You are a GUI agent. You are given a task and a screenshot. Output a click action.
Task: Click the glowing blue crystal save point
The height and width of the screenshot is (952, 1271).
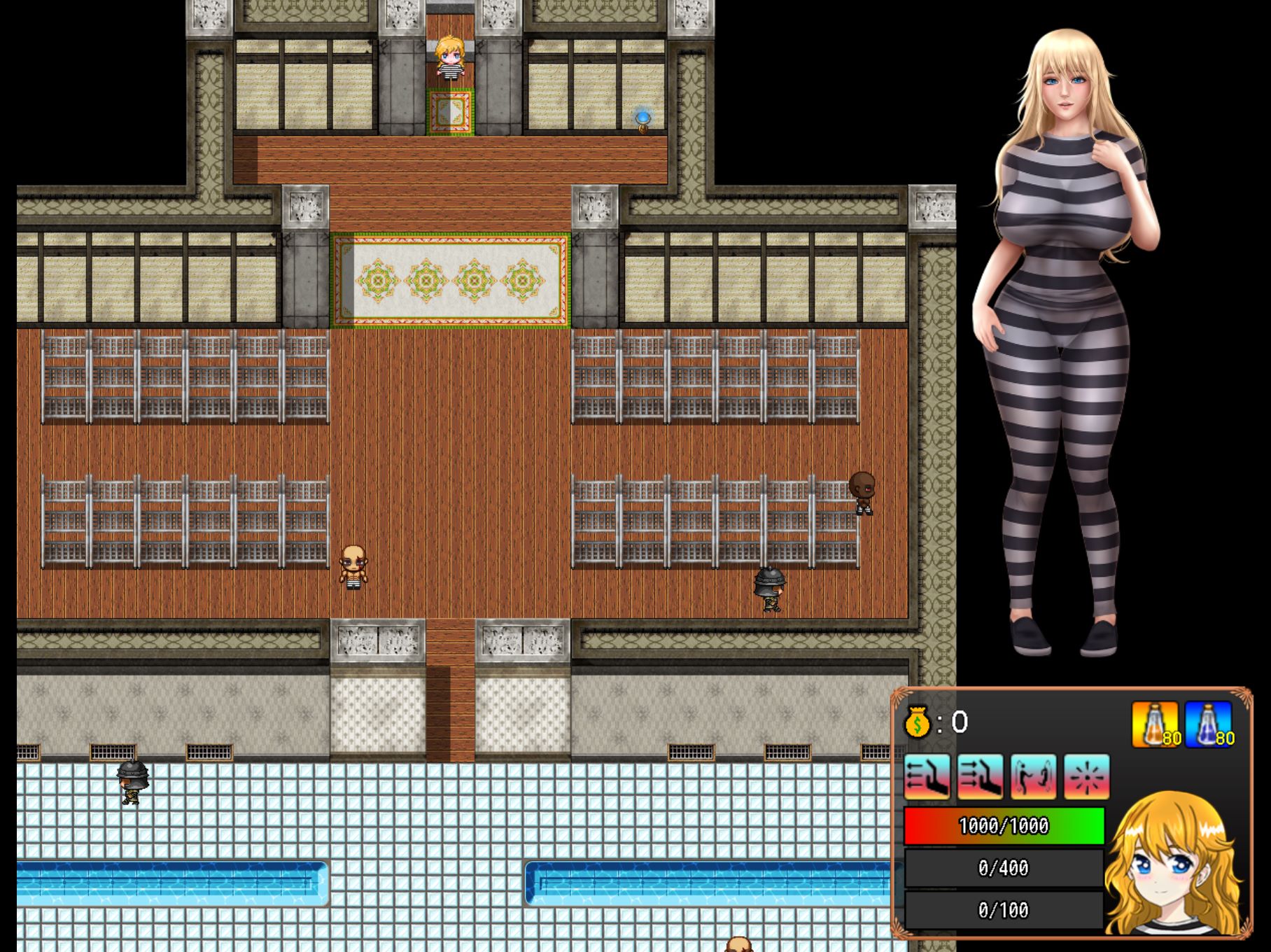pyautogui.click(x=643, y=120)
